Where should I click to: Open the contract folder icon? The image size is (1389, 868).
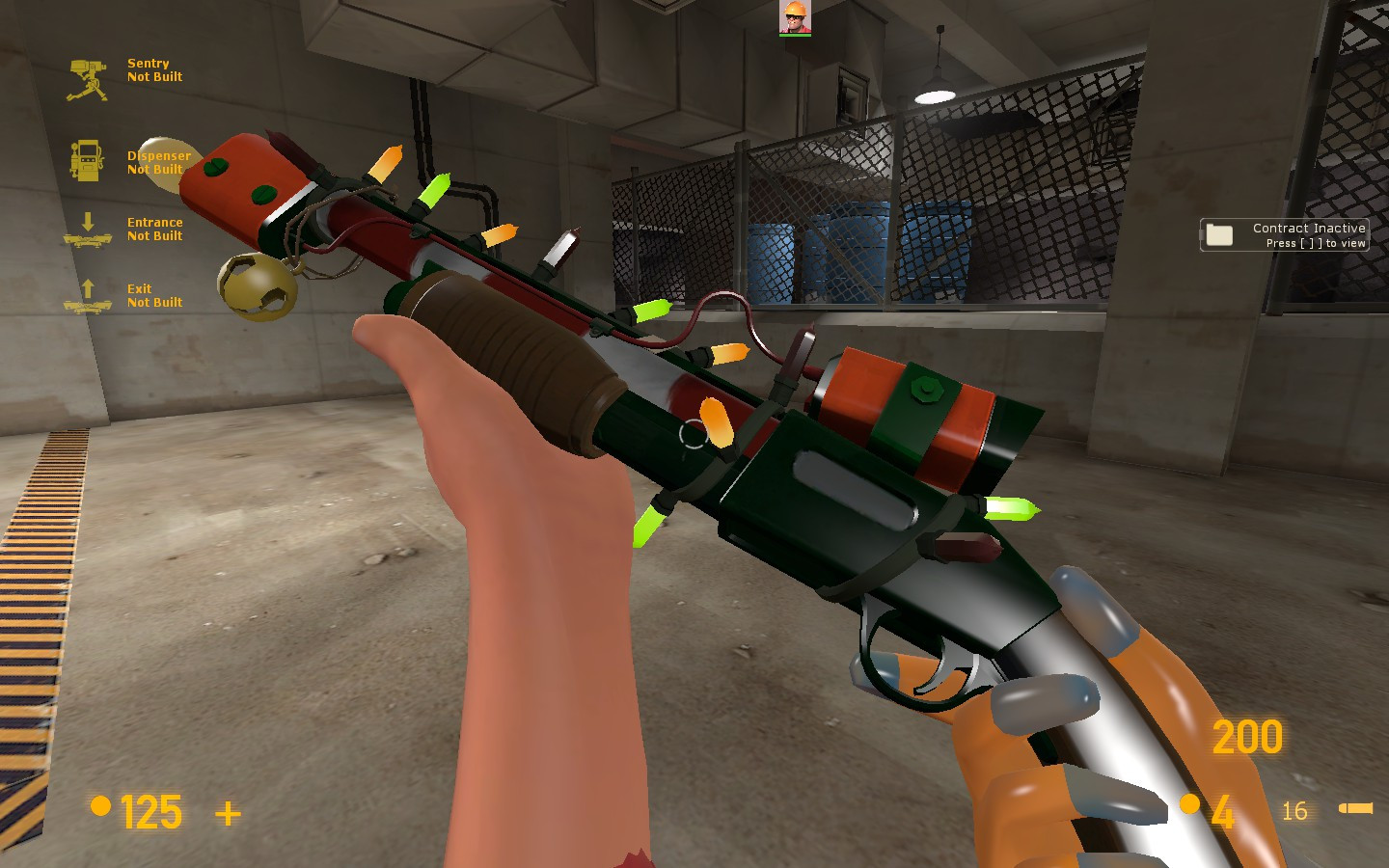click(x=1221, y=234)
